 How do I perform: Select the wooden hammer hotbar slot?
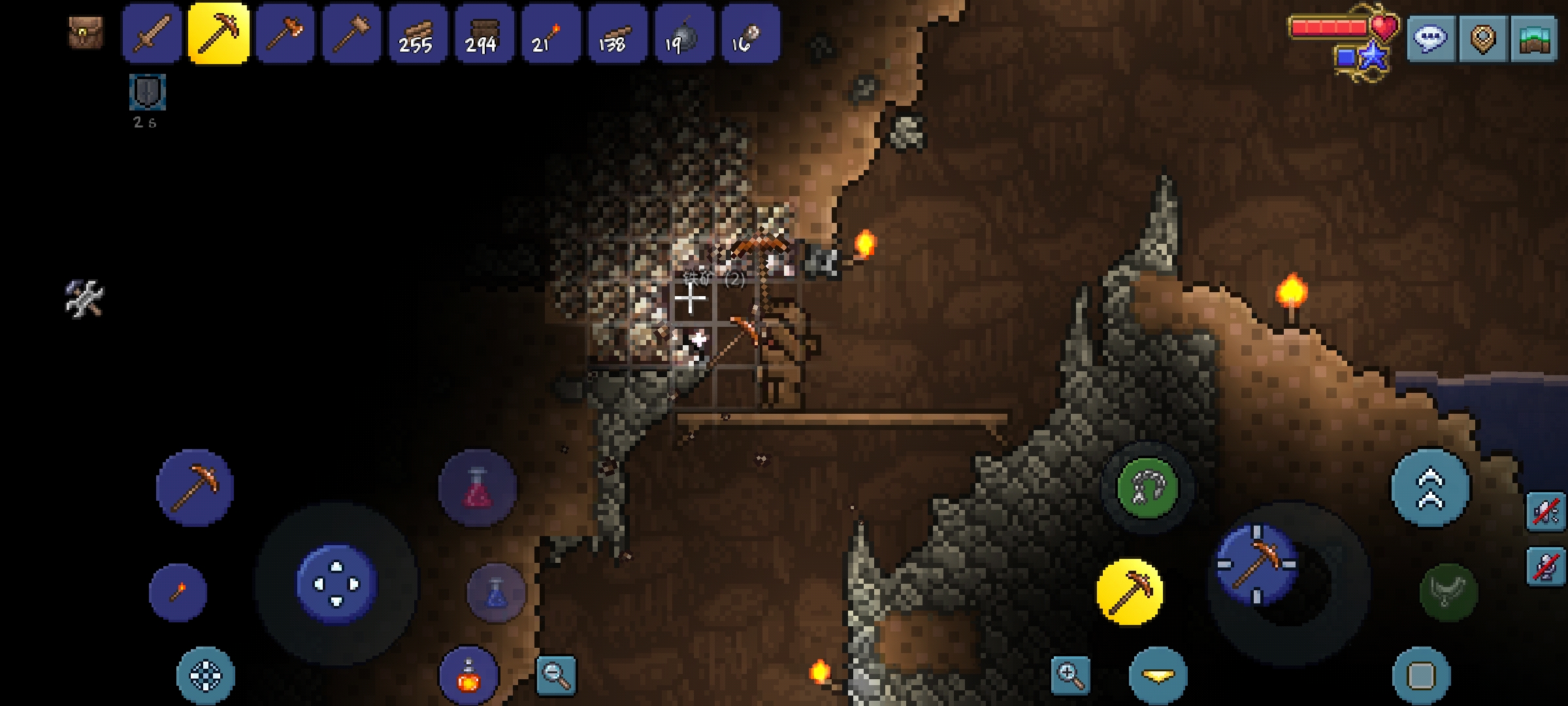click(352, 34)
